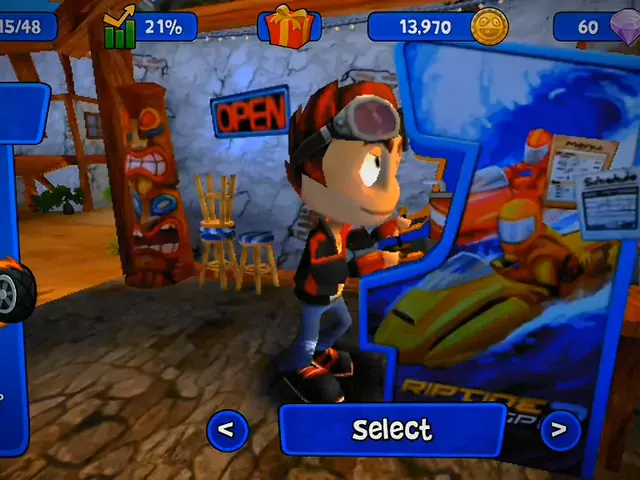Open the gold coin balance showing 13,970

point(438,26)
